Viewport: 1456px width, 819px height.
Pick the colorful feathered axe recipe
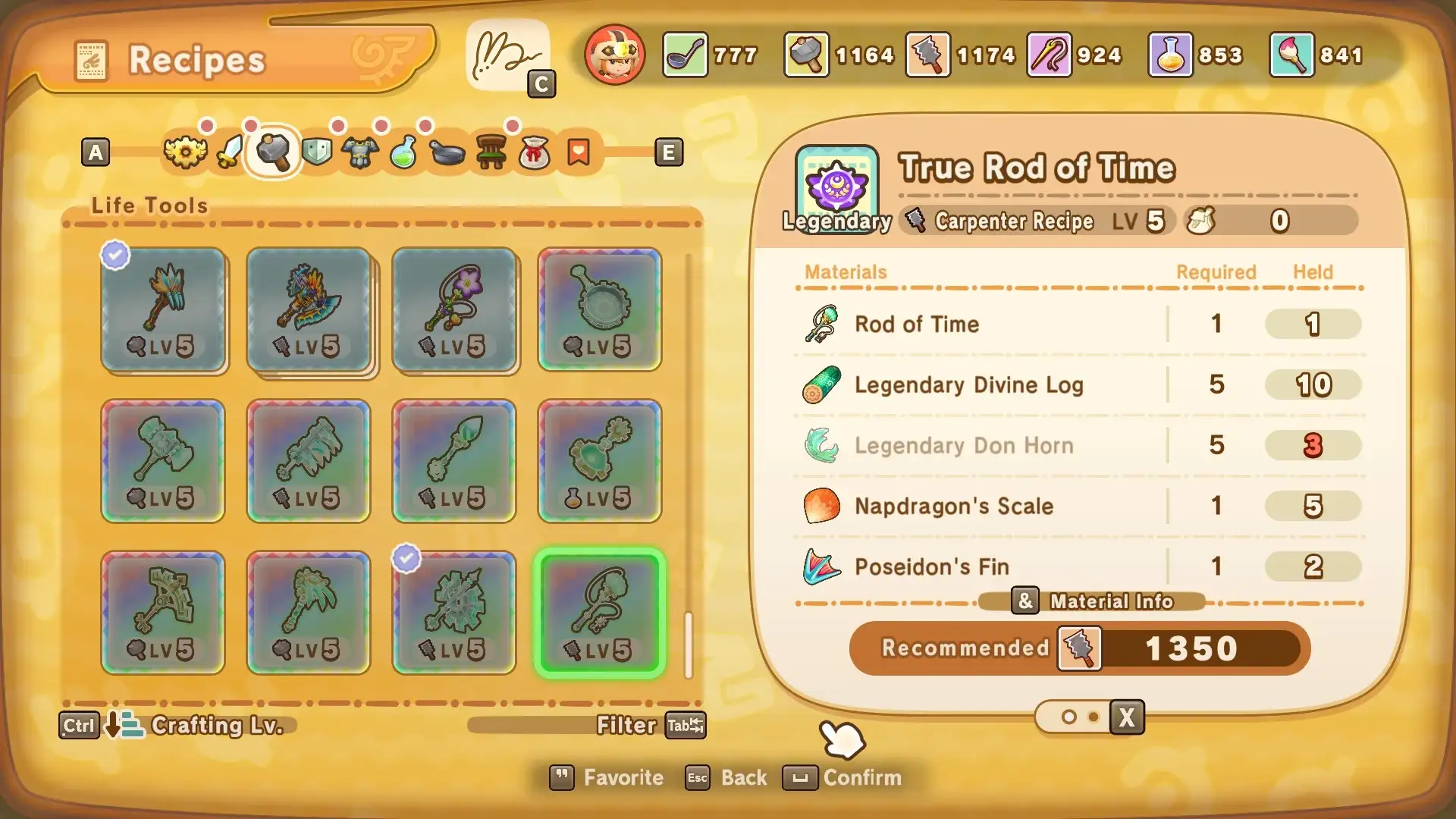309,309
